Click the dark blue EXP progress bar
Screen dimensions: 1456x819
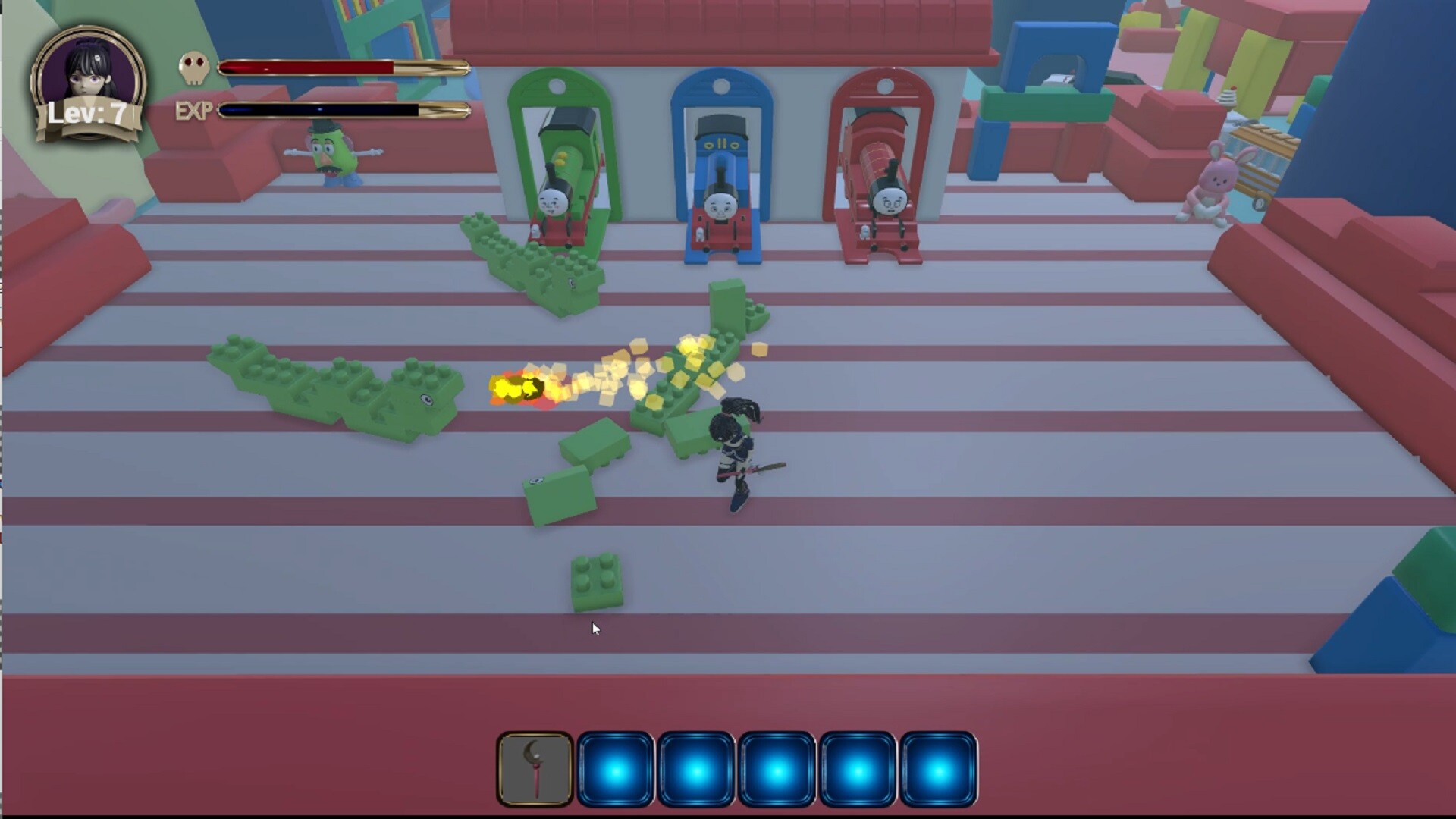click(318, 110)
